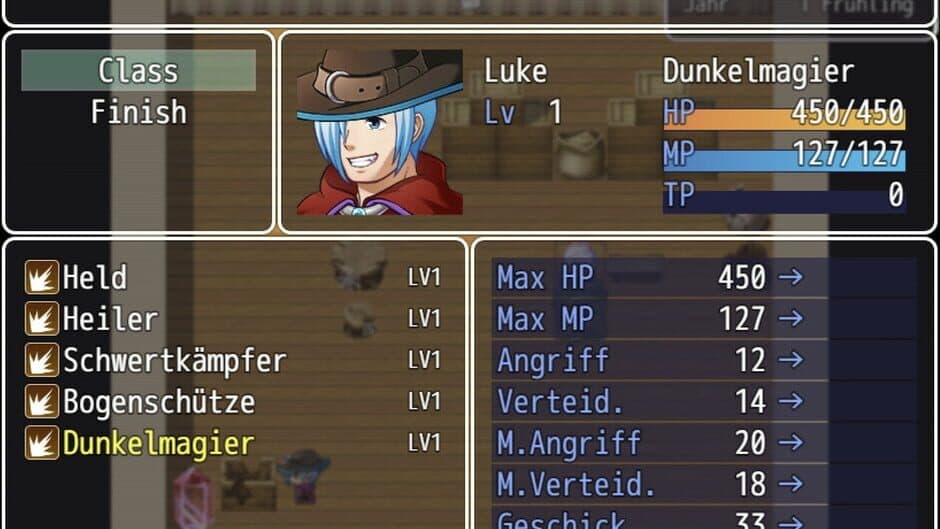
Task: Choose the Finish menu option
Action: [138, 112]
